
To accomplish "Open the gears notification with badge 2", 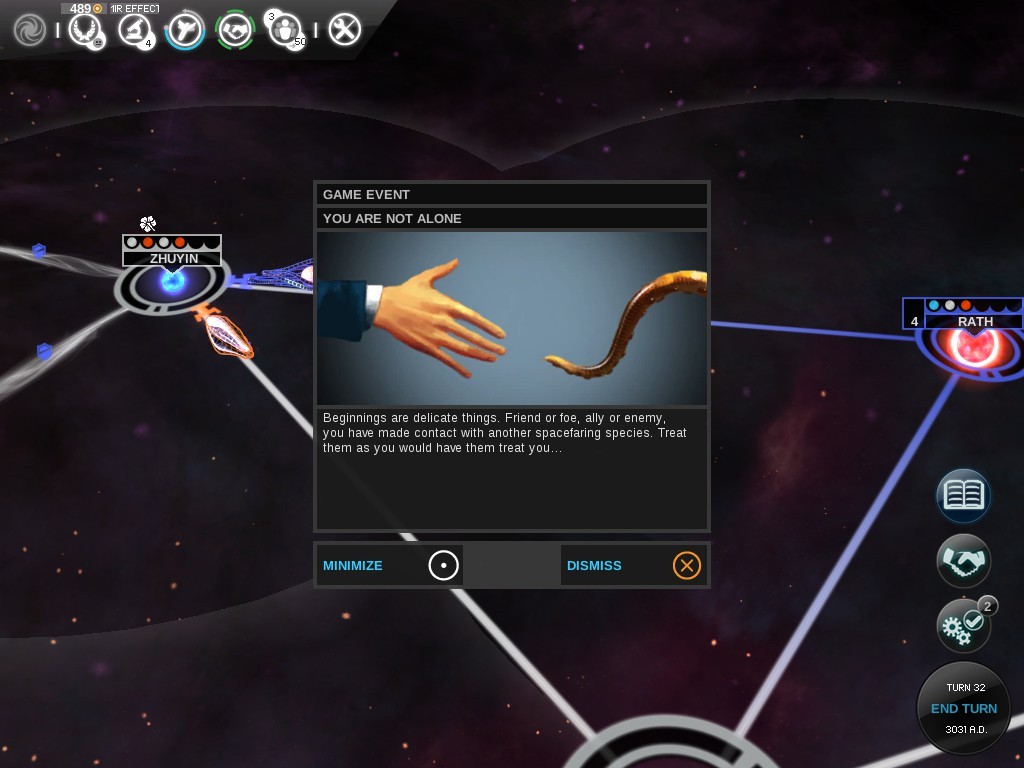I will point(964,627).
